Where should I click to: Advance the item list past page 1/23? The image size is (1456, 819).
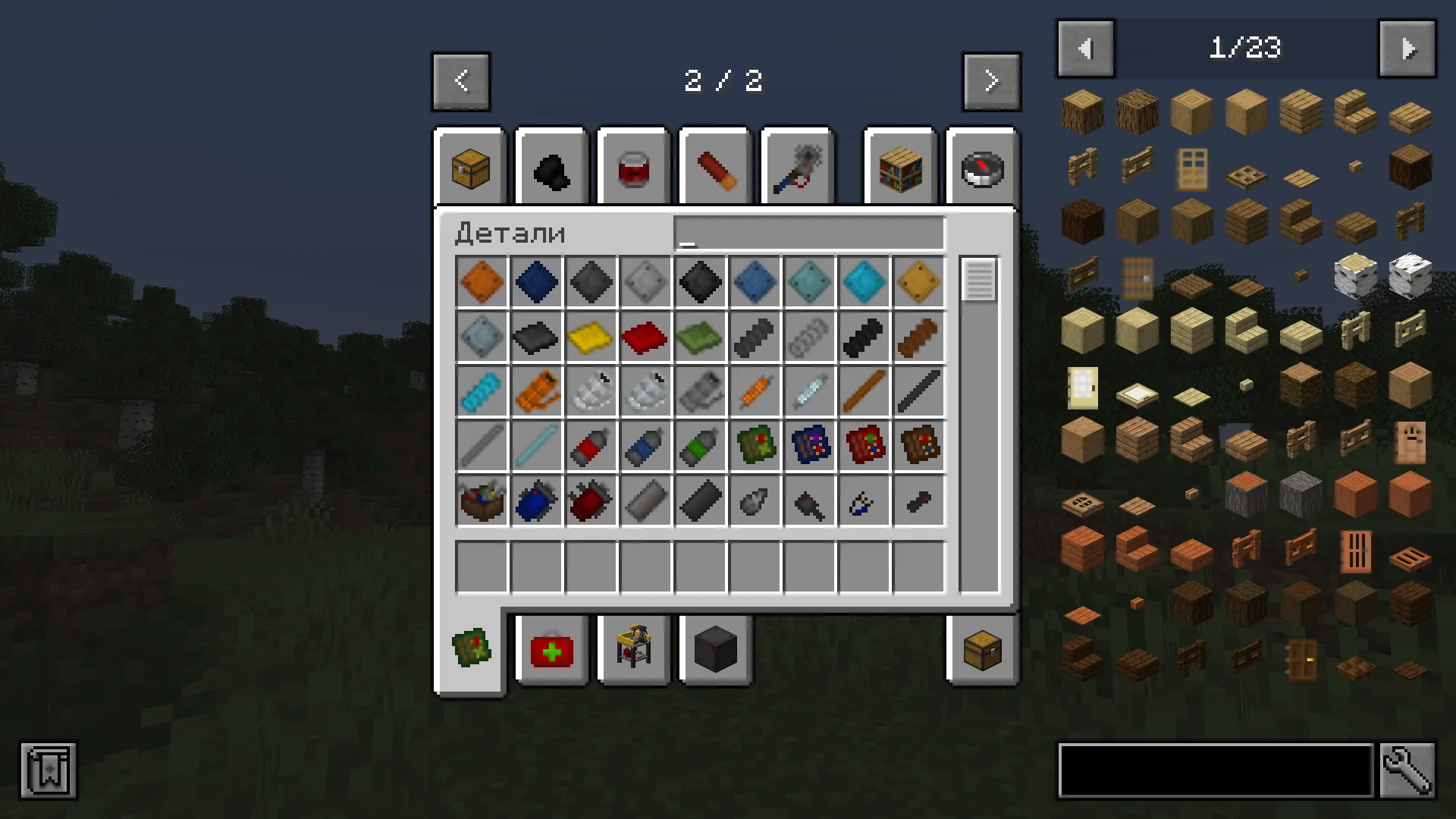tap(1407, 48)
